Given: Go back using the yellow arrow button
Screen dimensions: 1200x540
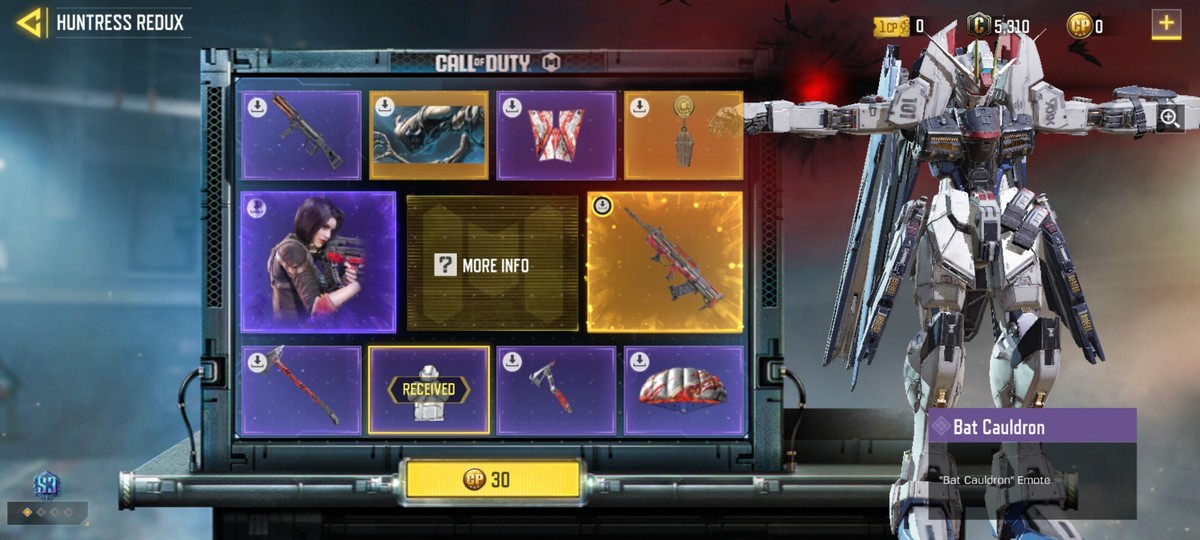Looking at the screenshot, I should point(29,23).
